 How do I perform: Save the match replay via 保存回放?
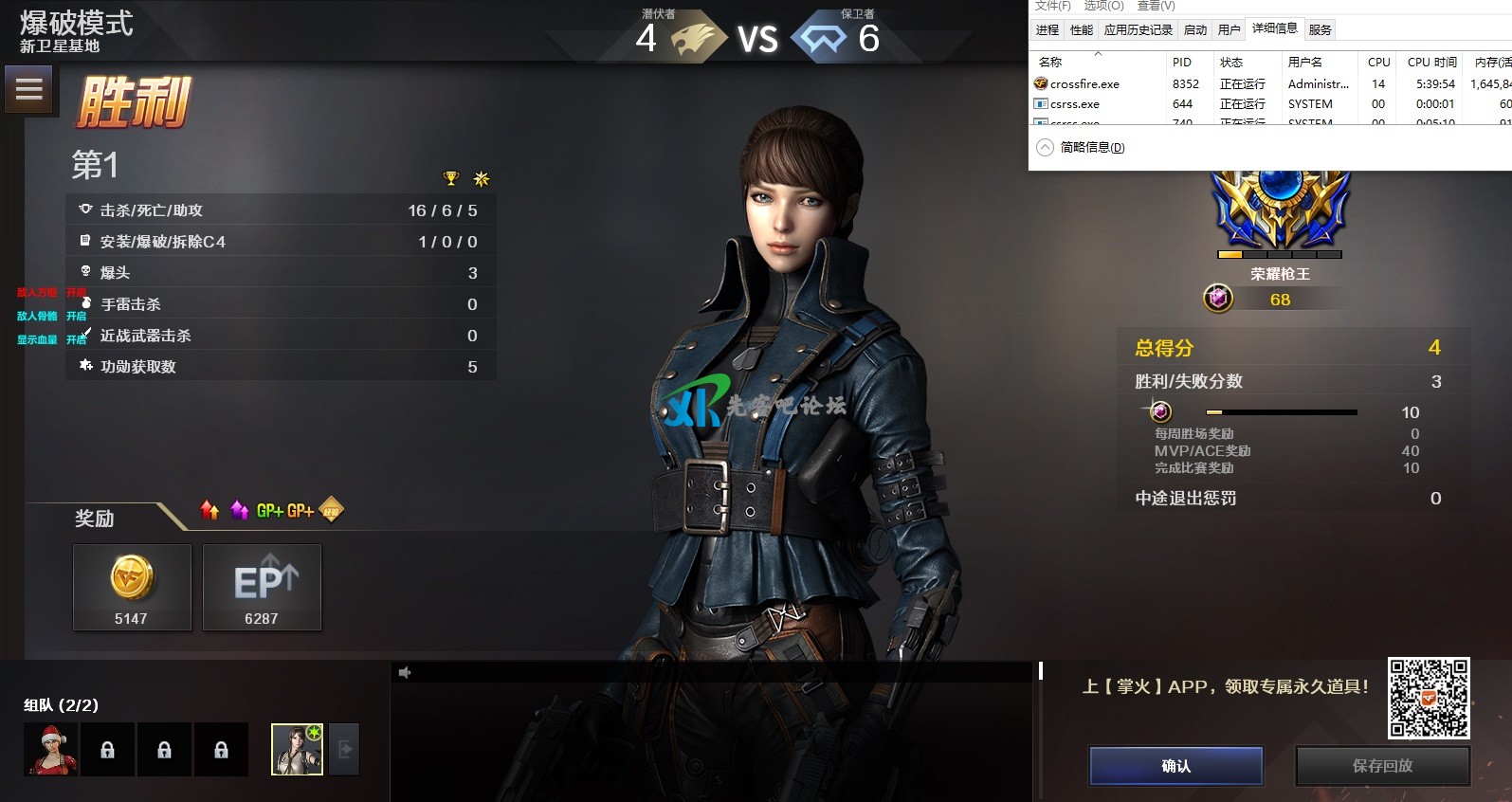pos(1382,766)
